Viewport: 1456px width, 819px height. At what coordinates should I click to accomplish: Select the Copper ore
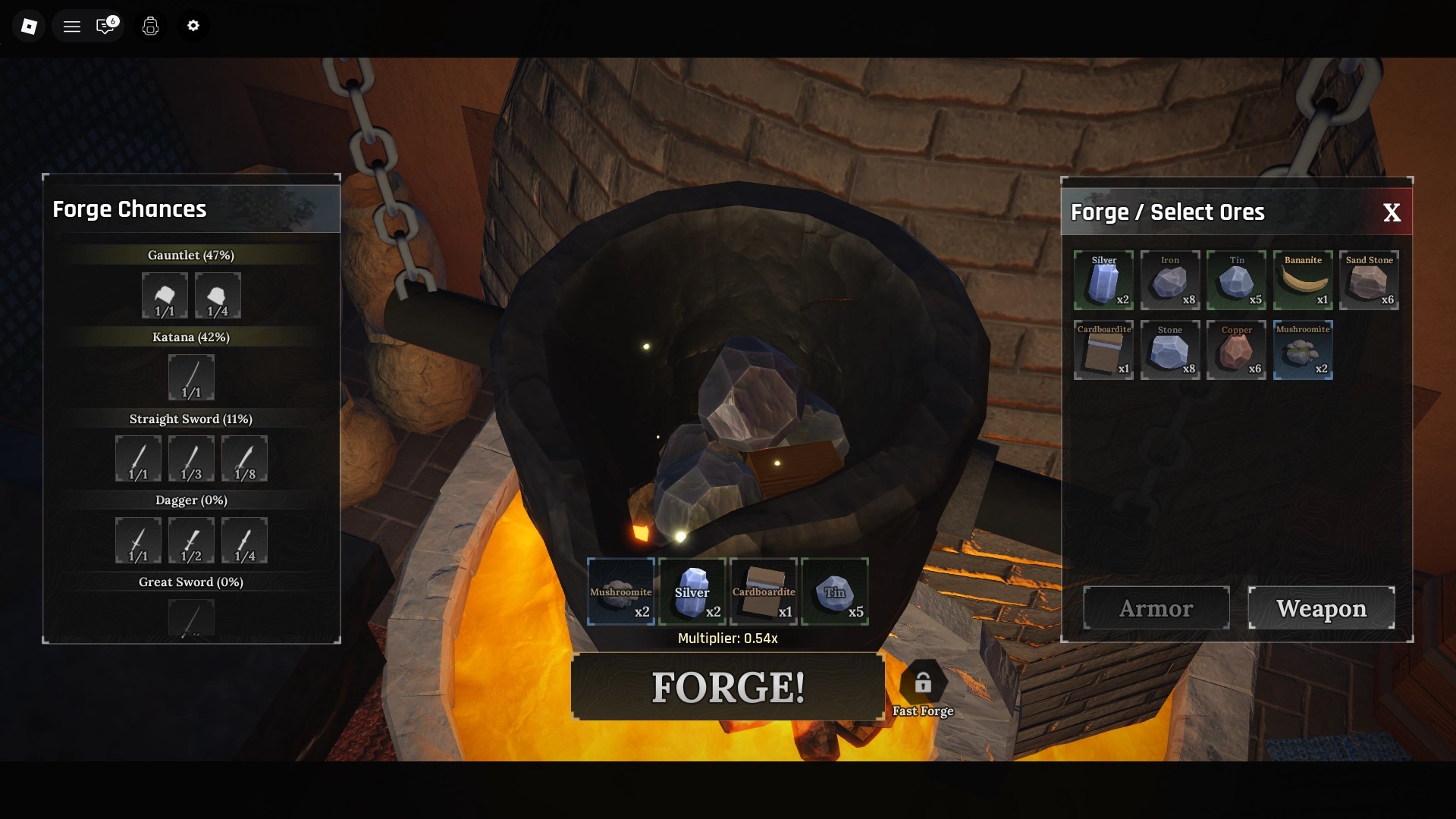[x=1236, y=350]
